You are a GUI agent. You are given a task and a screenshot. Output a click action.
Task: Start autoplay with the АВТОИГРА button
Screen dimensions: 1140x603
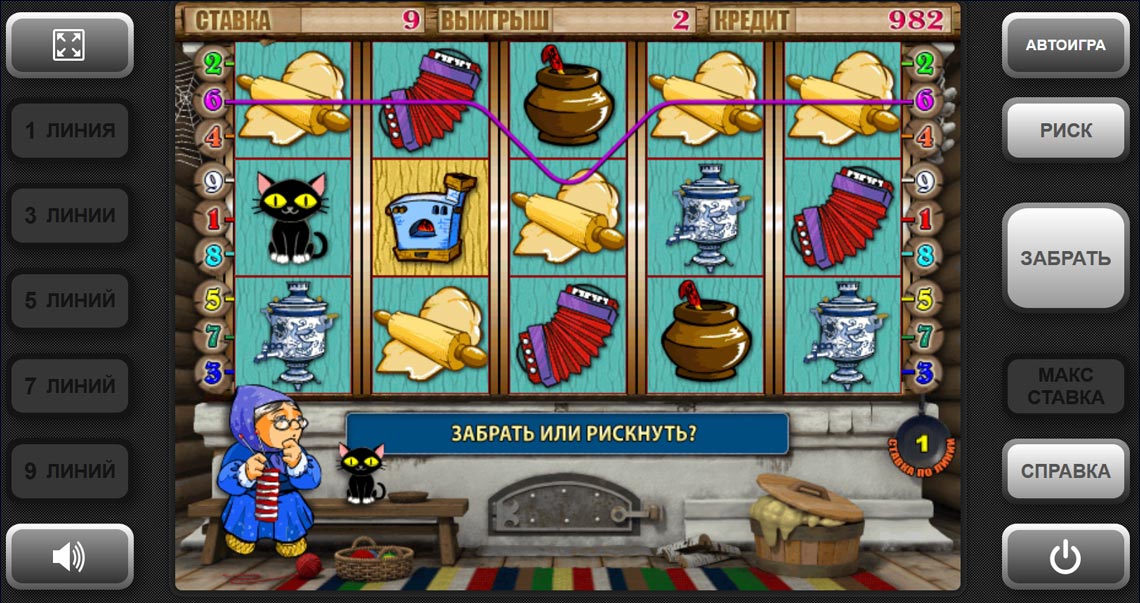click(x=1065, y=45)
